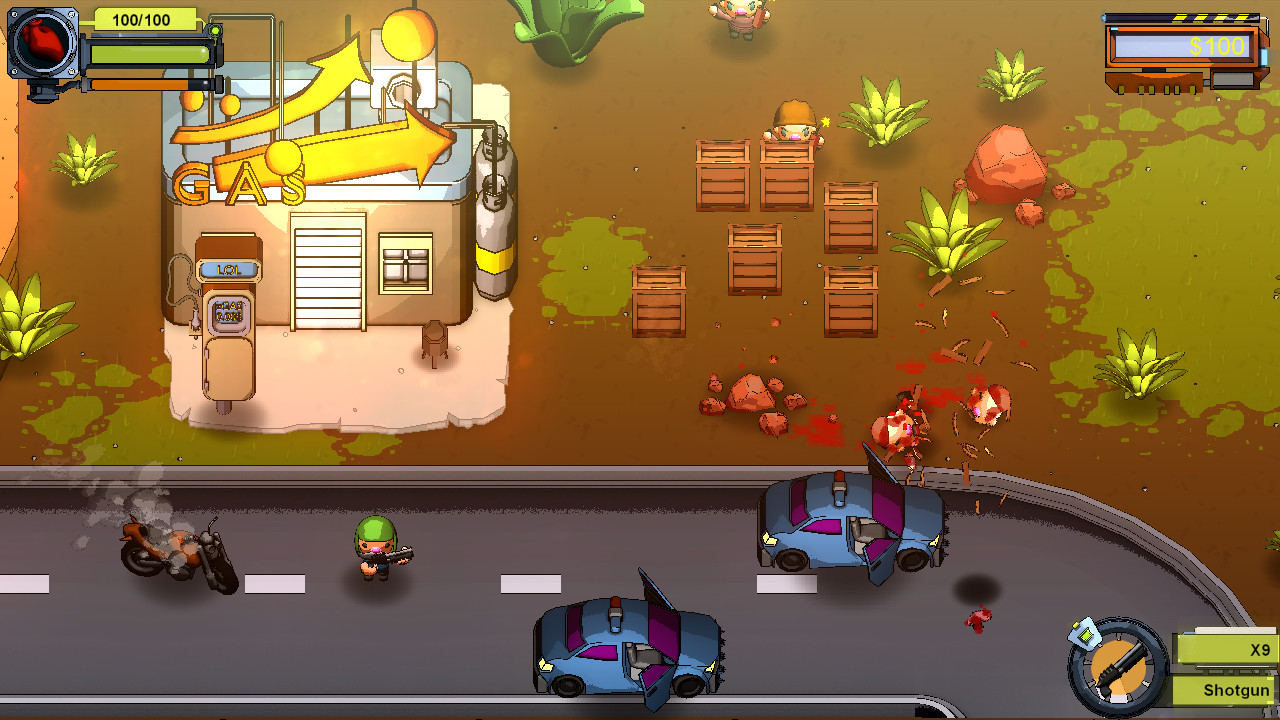Click the Shotgun weapon name label
1280x720 pixels.
(1237, 689)
